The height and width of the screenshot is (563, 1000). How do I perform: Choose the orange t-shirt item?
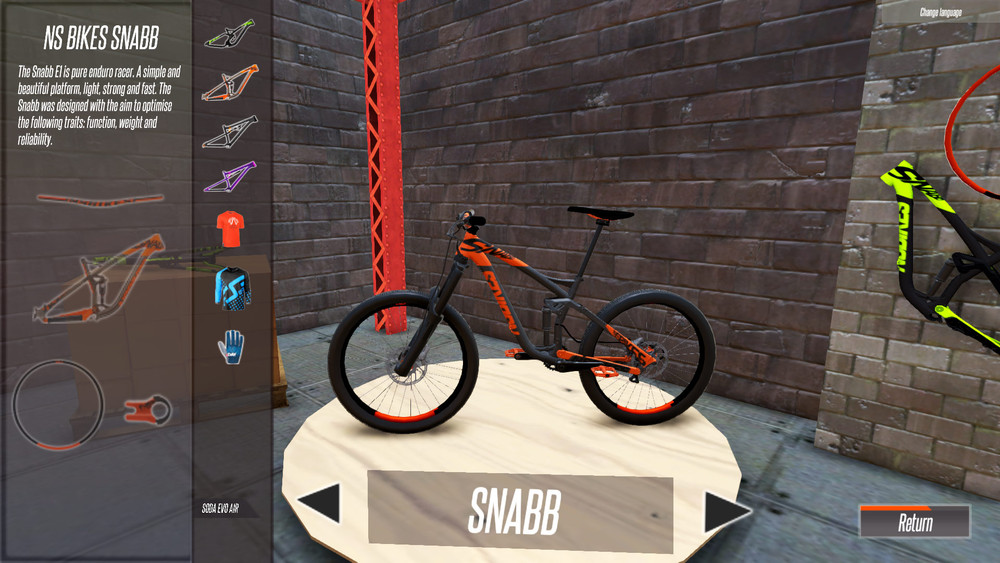point(230,229)
